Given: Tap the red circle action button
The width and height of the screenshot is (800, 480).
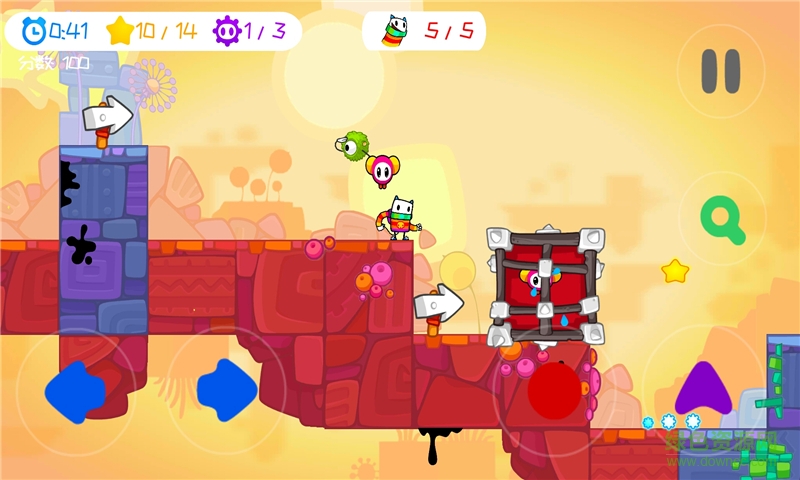Looking at the screenshot, I should pyautogui.click(x=554, y=391).
